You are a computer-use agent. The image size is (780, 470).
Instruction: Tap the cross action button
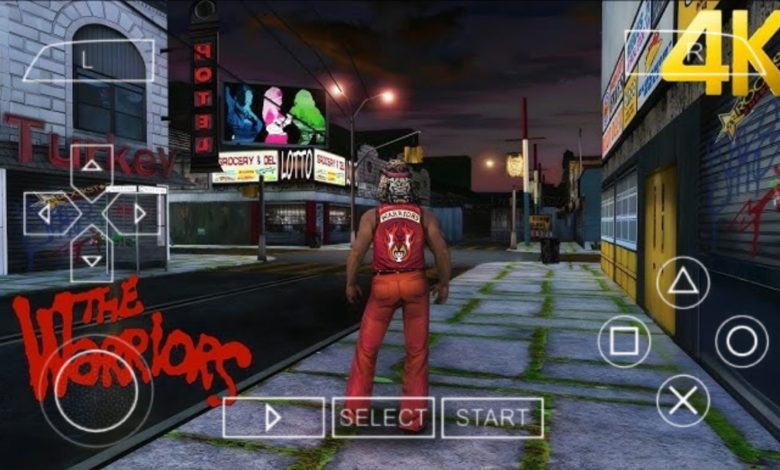[683, 401]
